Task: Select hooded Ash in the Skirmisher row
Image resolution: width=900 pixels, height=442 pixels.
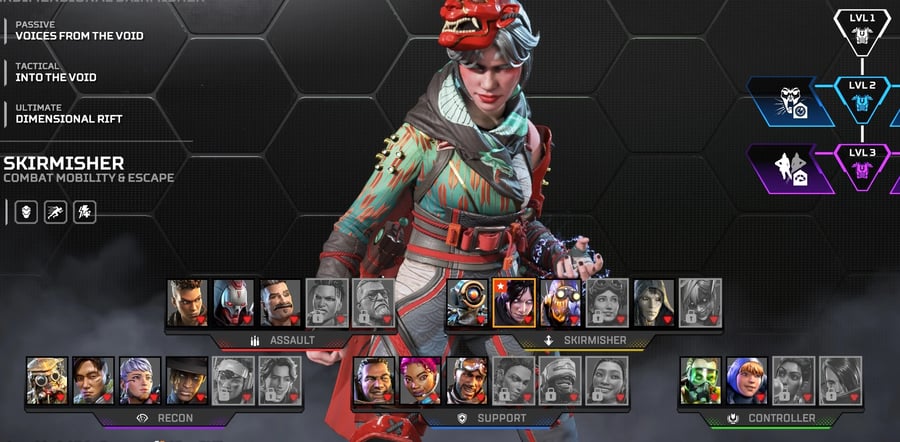Action: 653,302
